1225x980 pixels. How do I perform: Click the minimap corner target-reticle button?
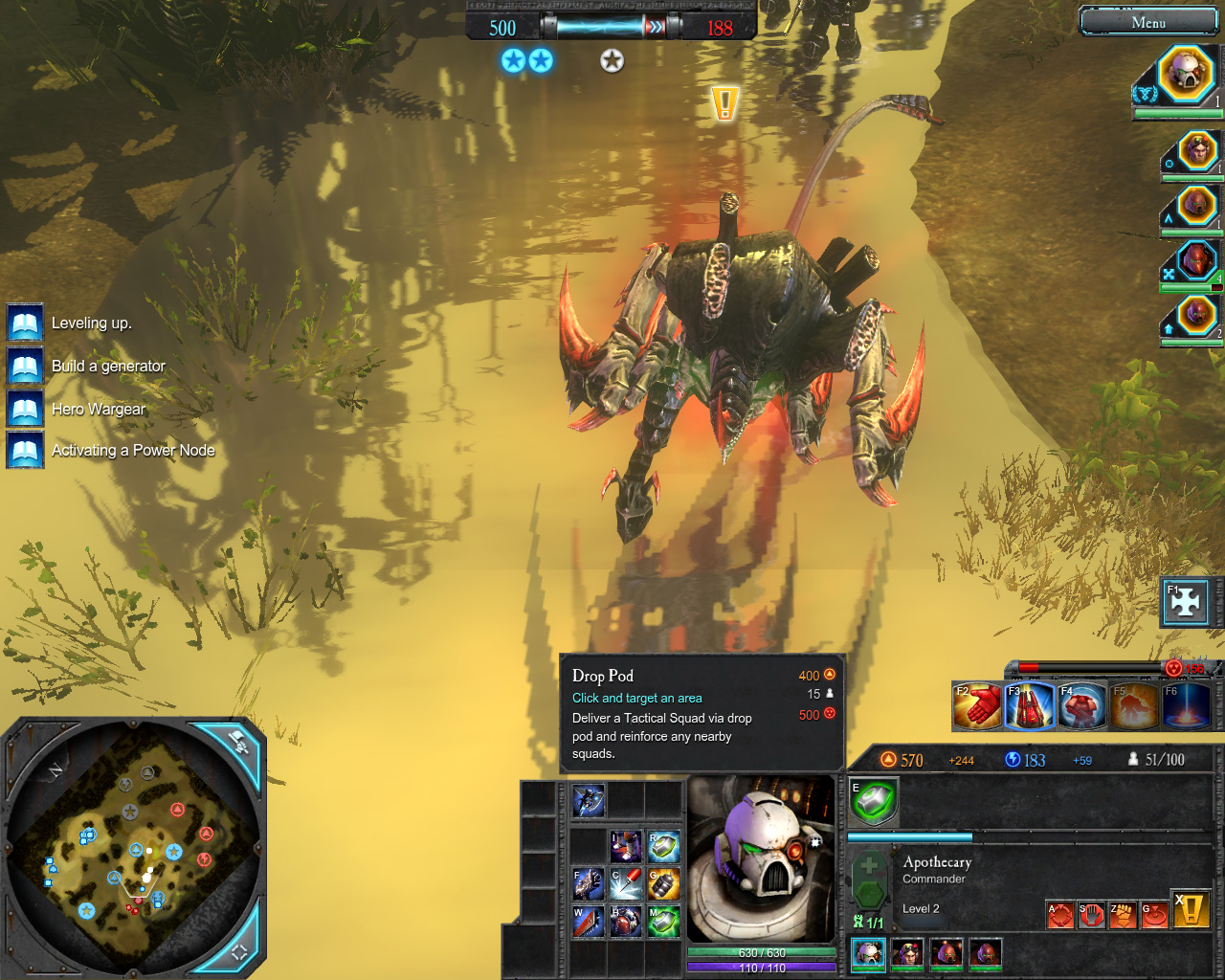238,950
